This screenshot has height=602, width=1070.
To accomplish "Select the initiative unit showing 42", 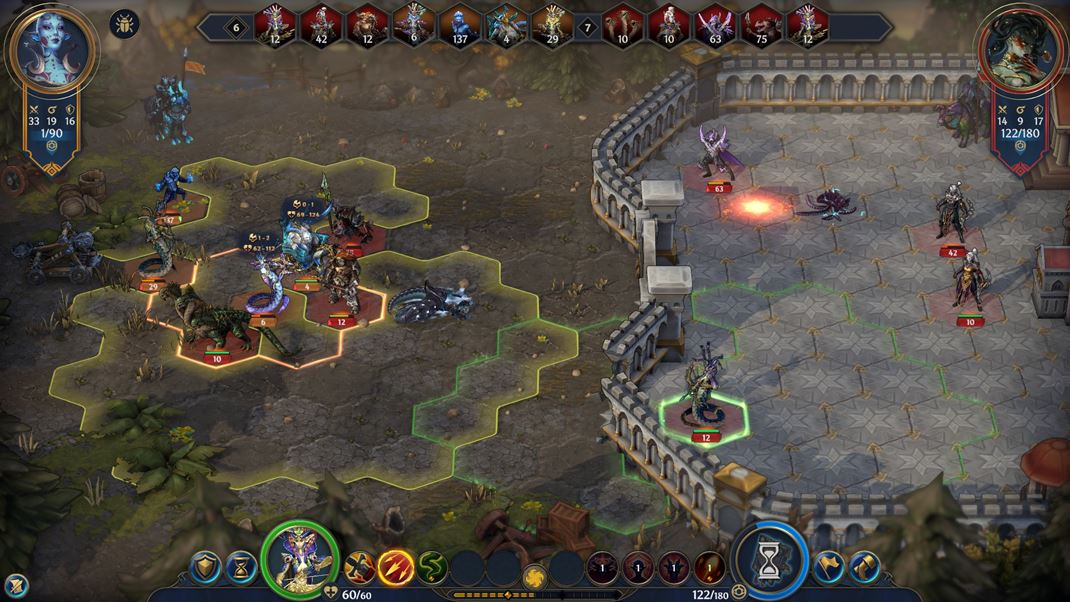I will pos(322,25).
